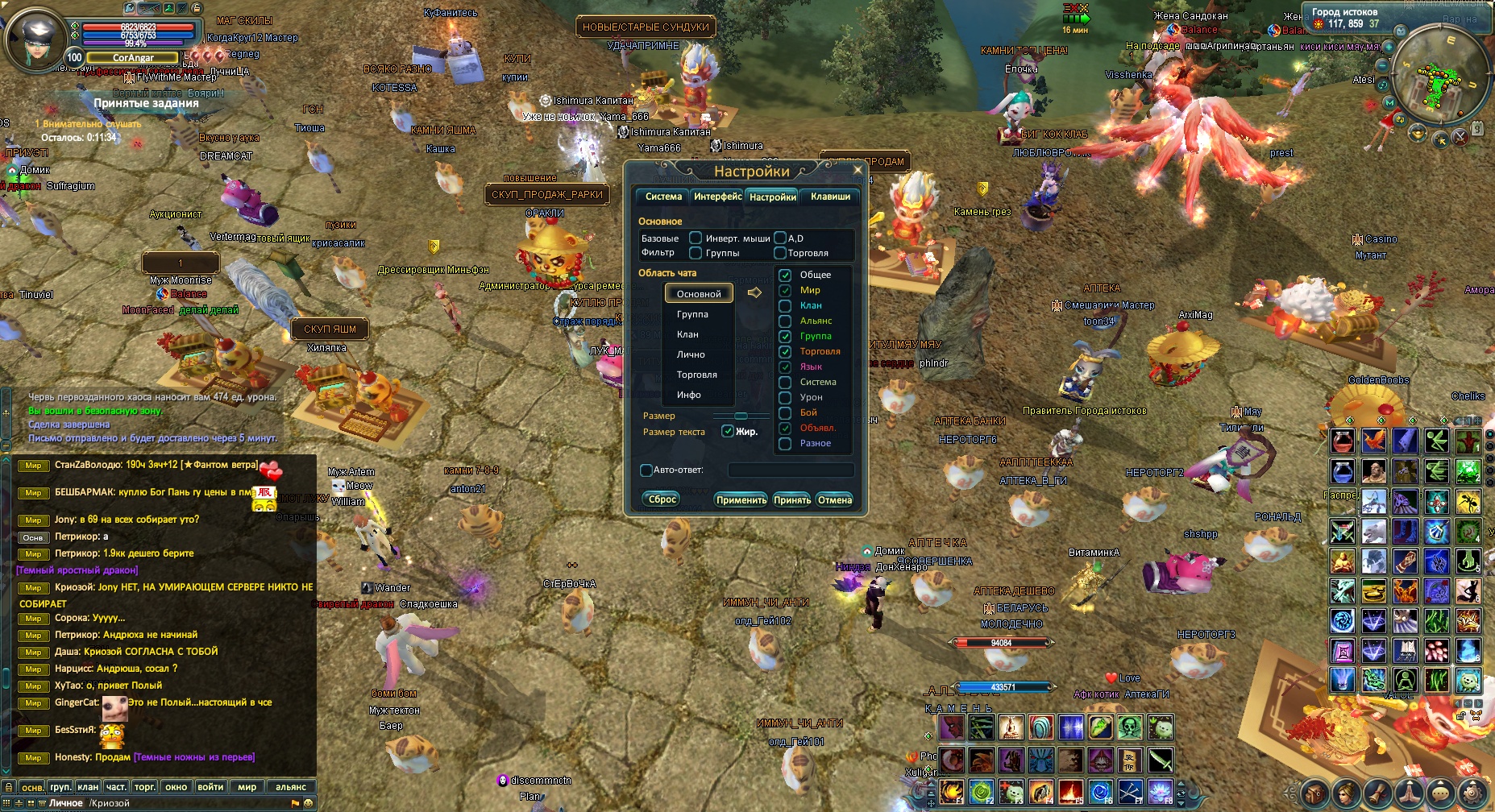Screen dimensions: 1495x812
Task: Enable the Торговля filter checkbox
Action: point(780,253)
